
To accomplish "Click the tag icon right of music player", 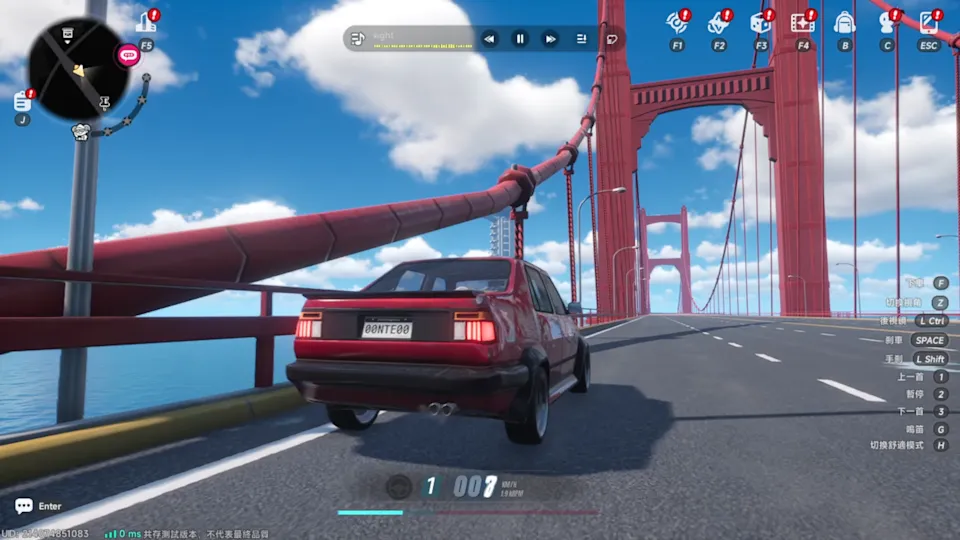I will (x=612, y=39).
